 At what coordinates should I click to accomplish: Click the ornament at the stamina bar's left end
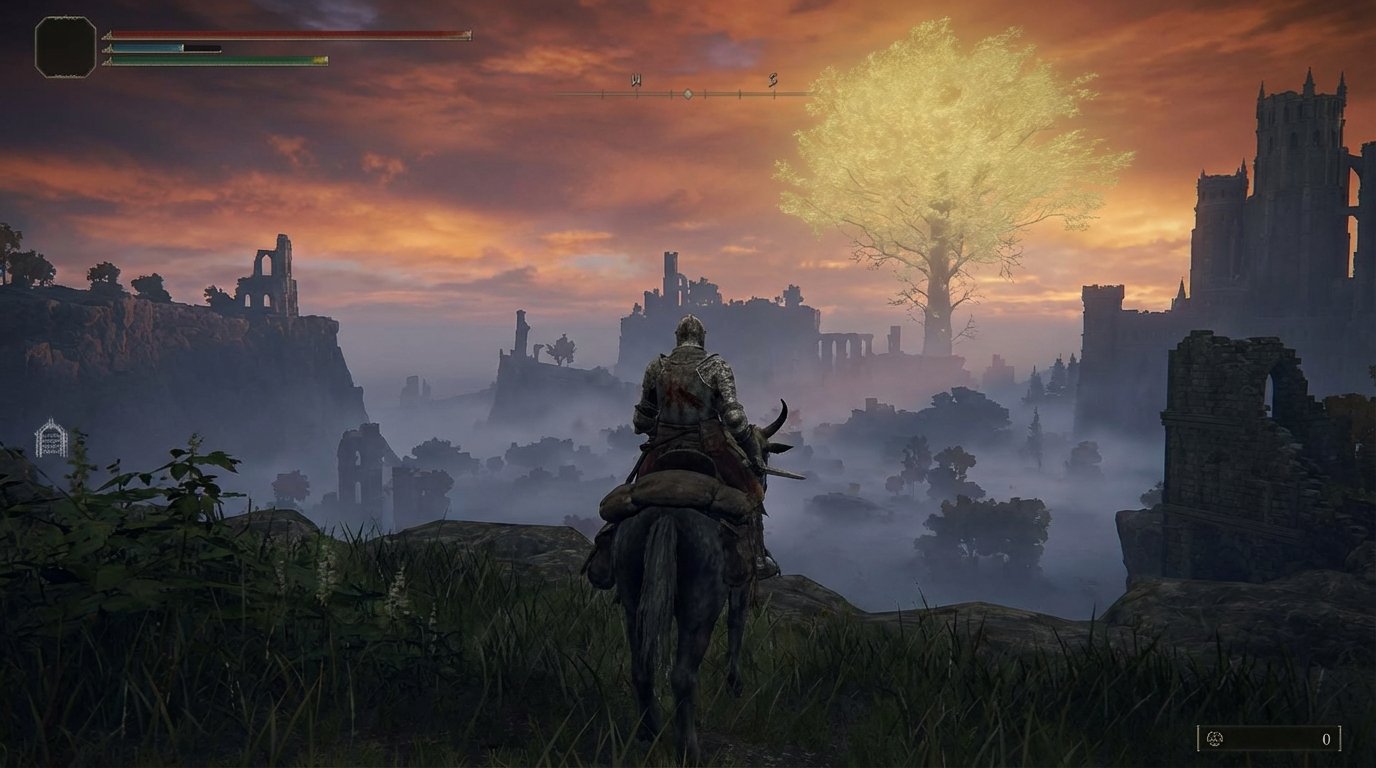[107, 60]
